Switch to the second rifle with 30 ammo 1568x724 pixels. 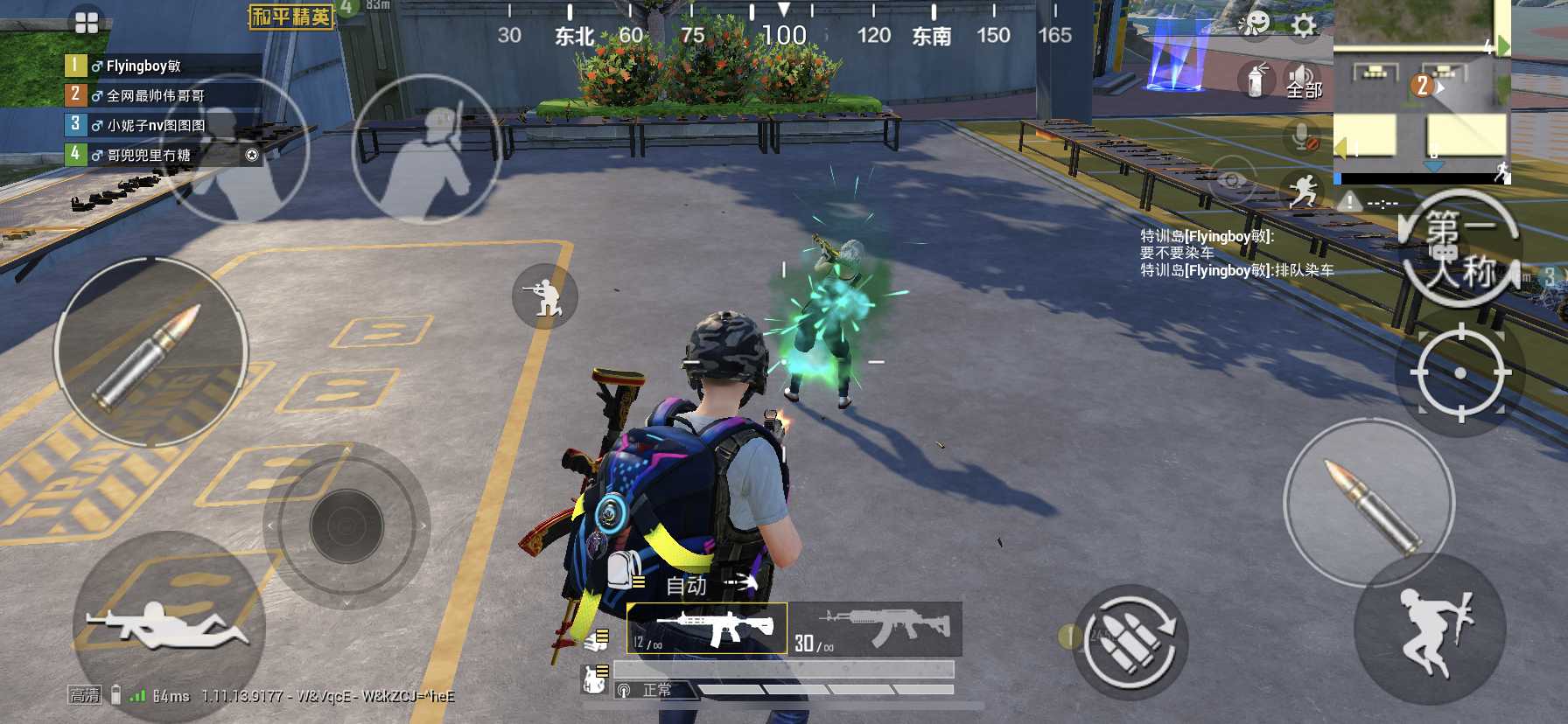tap(875, 629)
